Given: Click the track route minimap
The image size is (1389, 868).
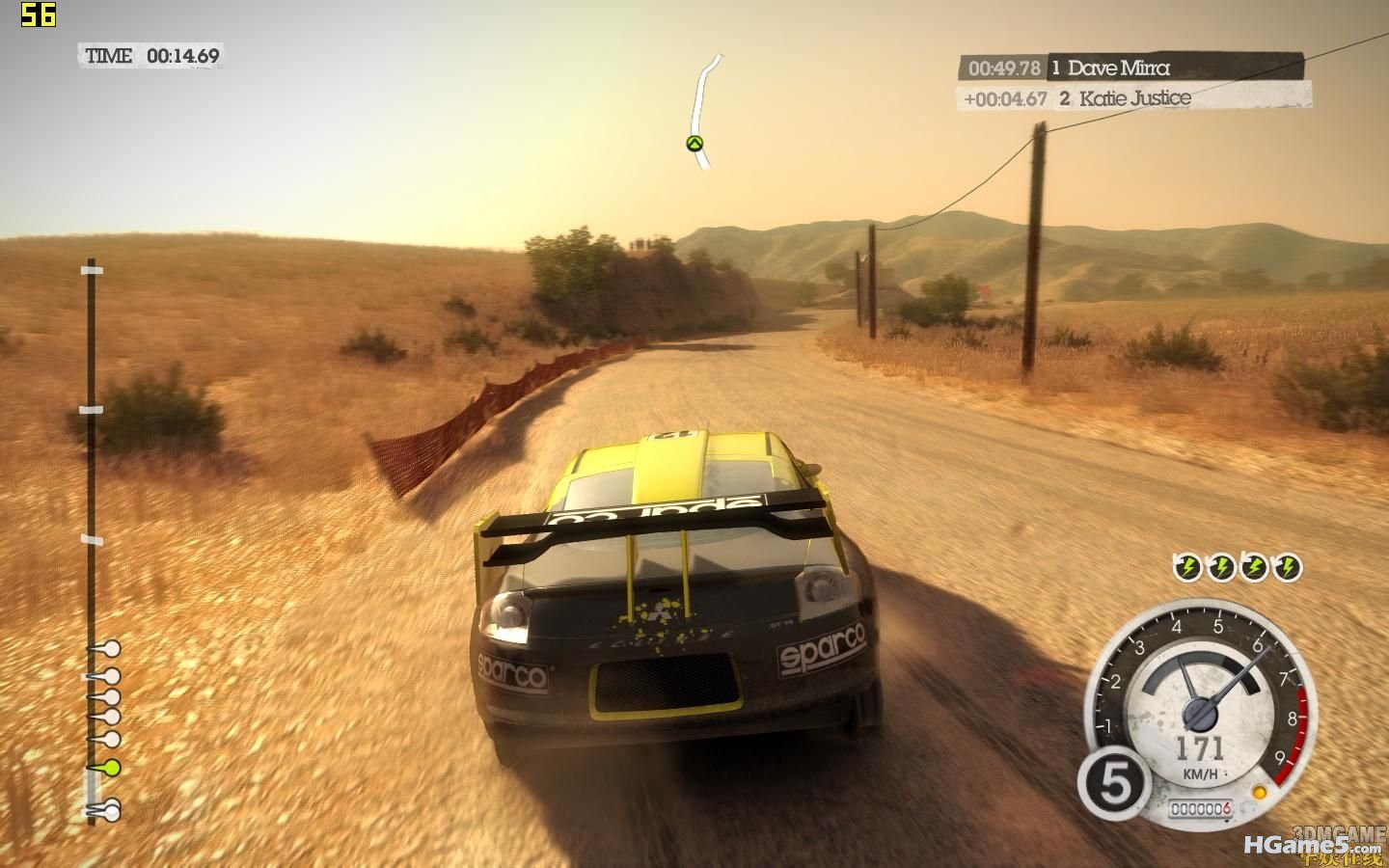Looking at the screenshot, I should [703, 111].
